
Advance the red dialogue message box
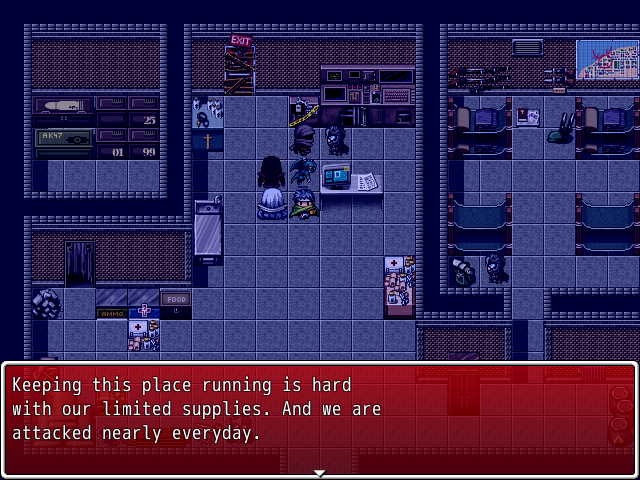tap(319, 418)
